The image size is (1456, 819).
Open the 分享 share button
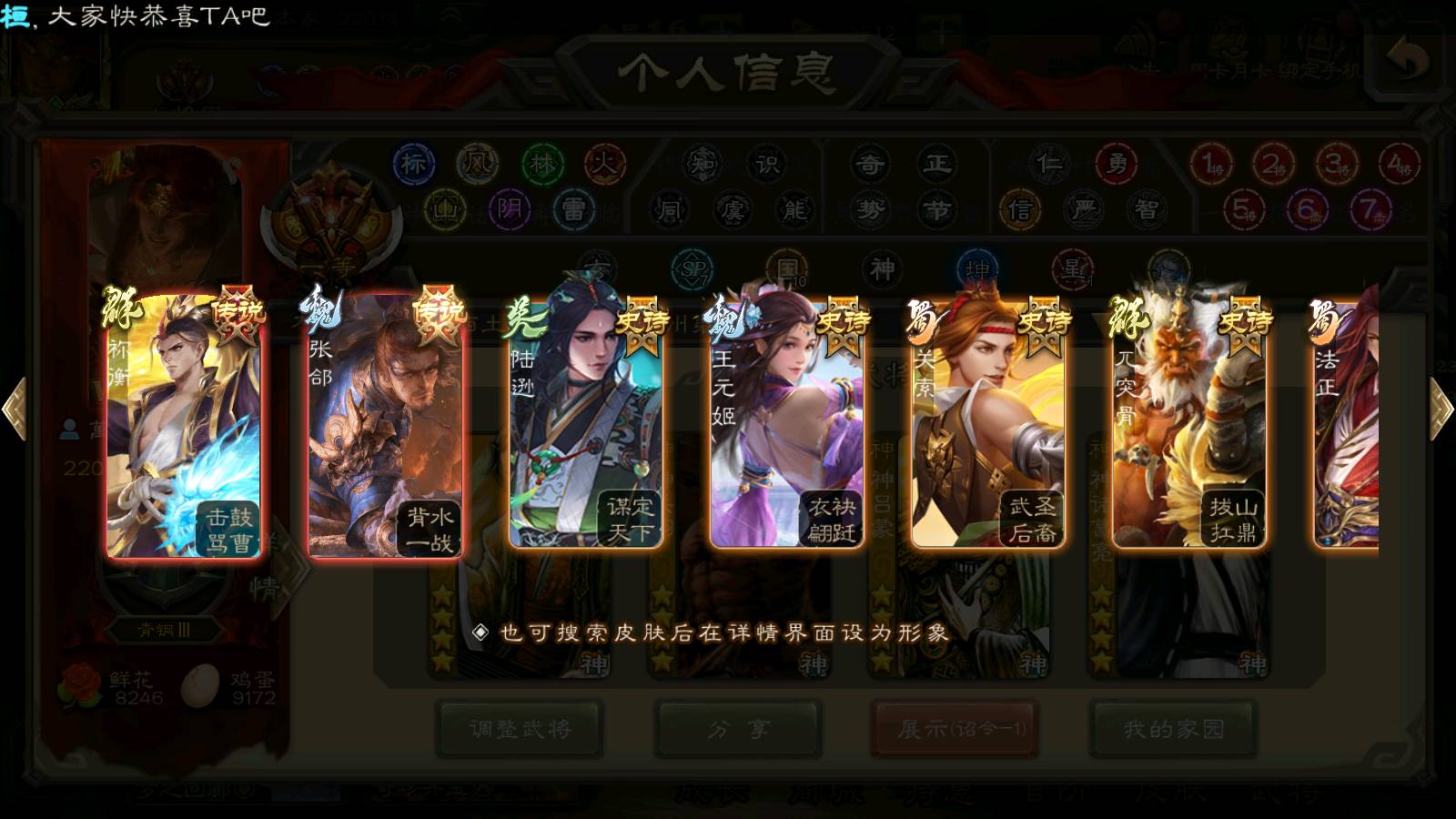pyautogui.click(x=739, y=728)
